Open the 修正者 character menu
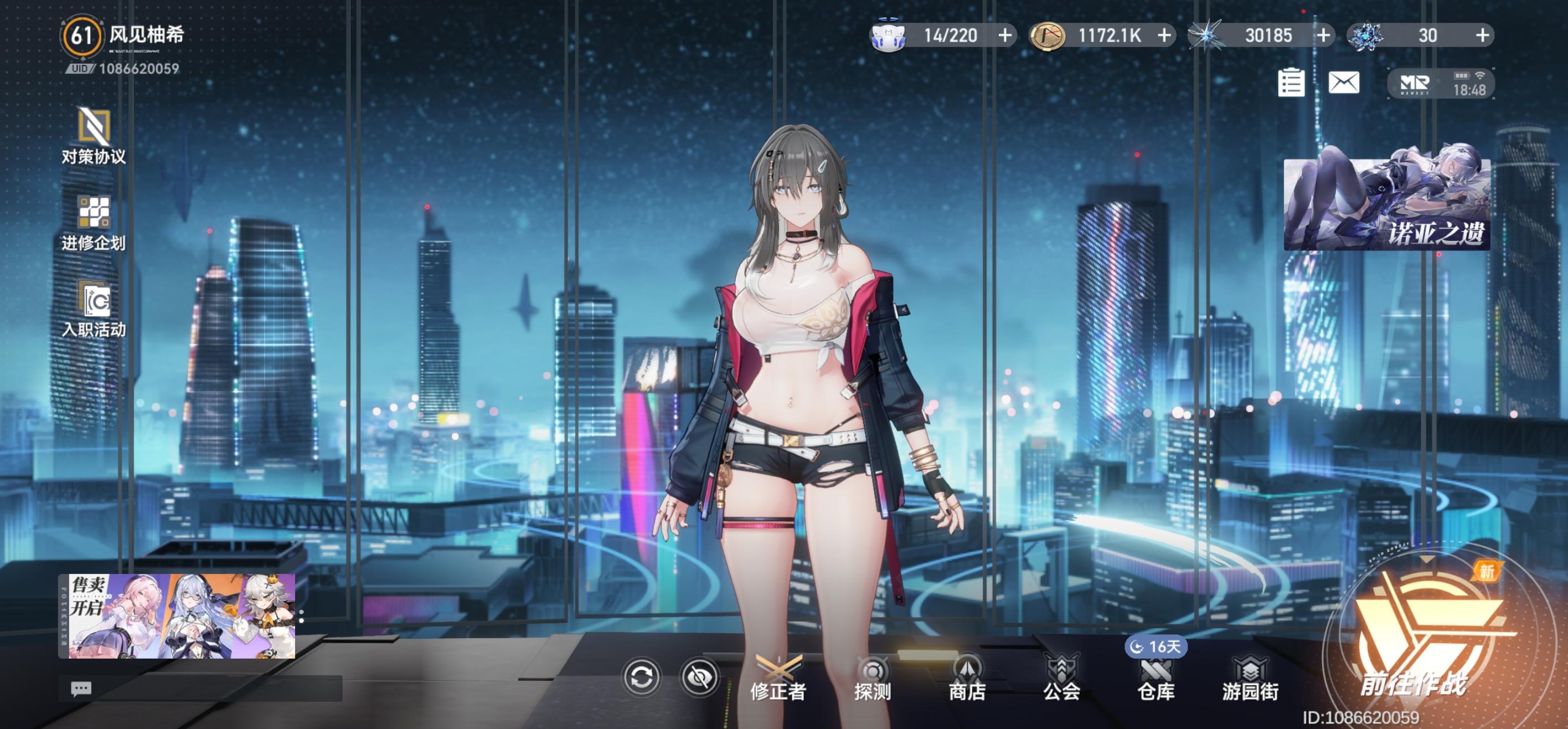This screenshot has width=1568, height=729. point(778,679)
